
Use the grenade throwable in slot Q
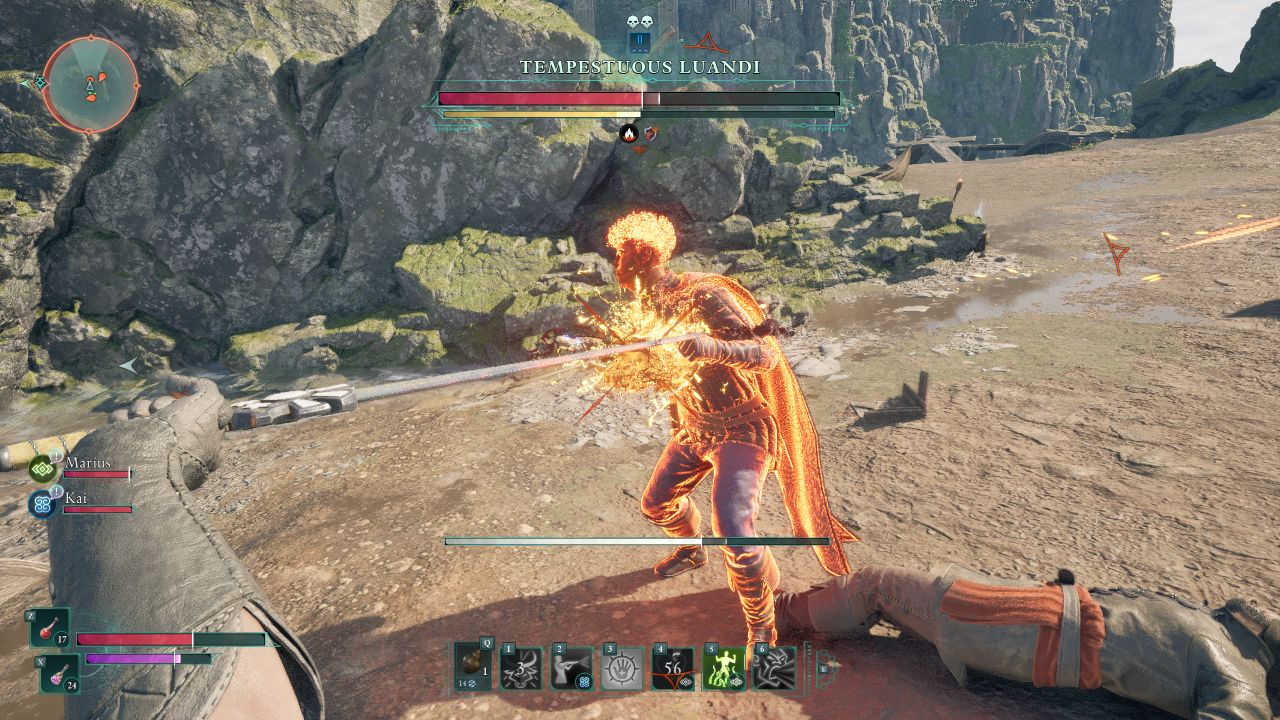coord(473,667)
